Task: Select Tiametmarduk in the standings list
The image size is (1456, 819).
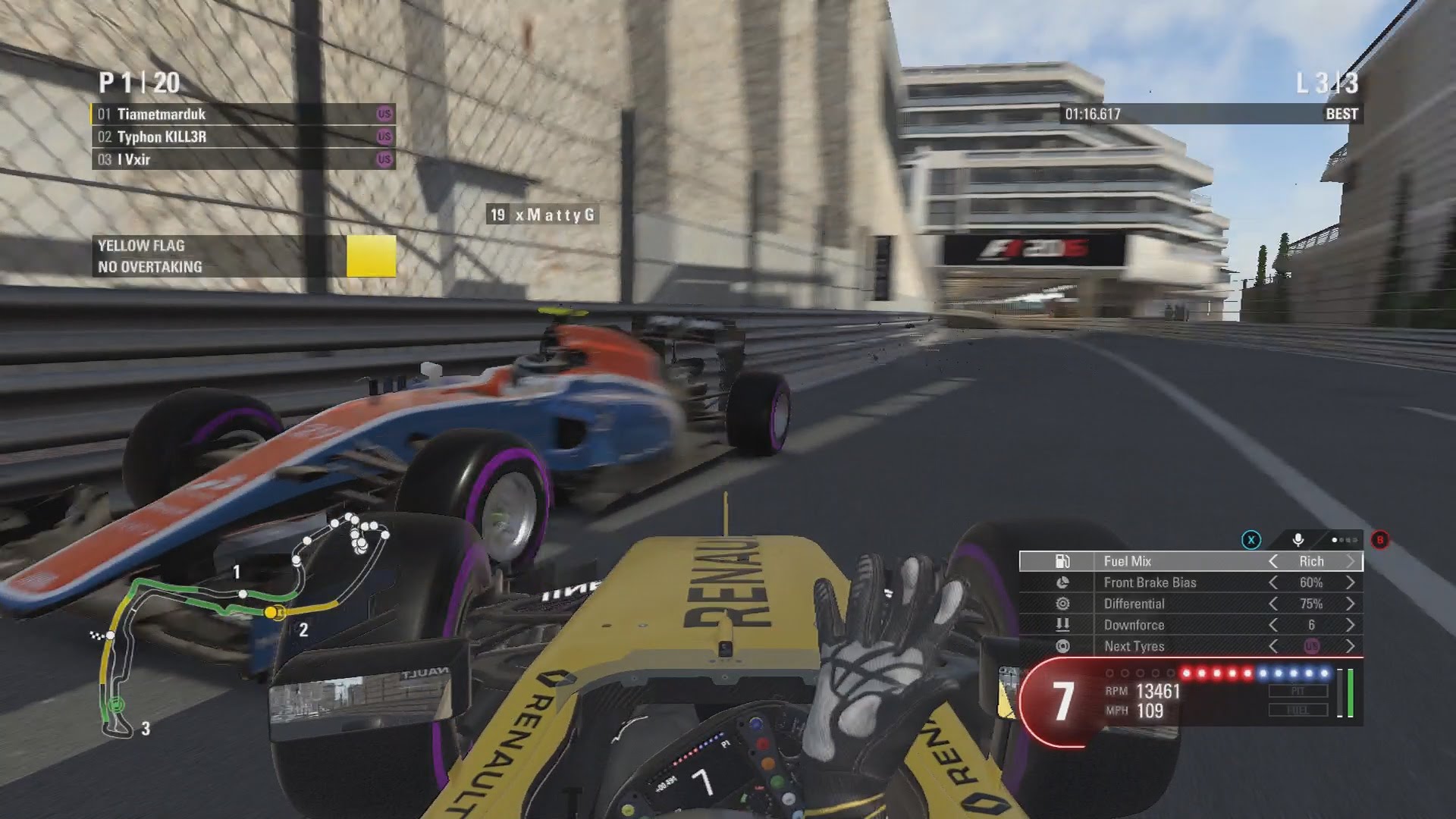Action: (243, 115)
